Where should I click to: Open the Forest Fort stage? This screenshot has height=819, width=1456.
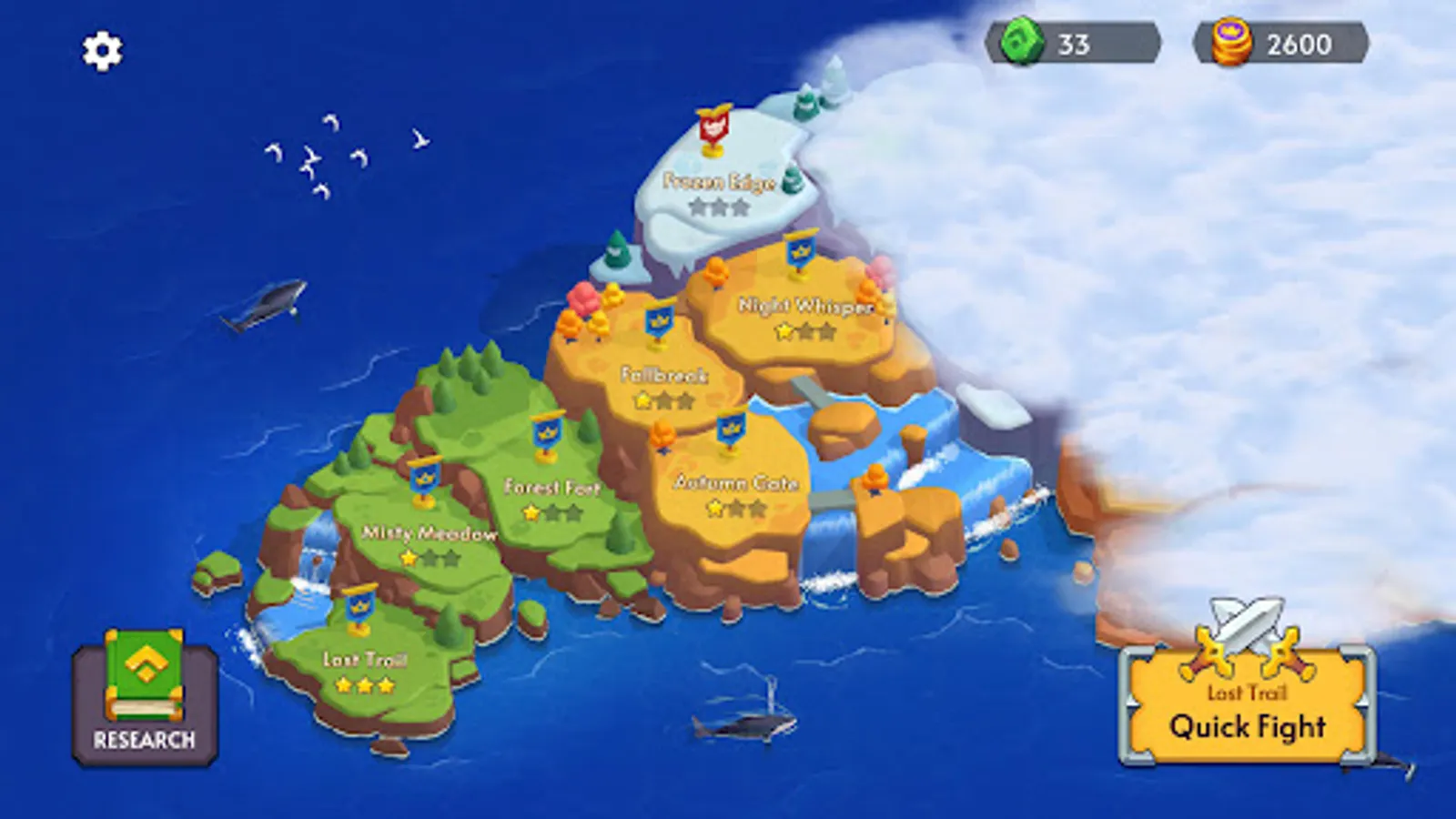551,488
